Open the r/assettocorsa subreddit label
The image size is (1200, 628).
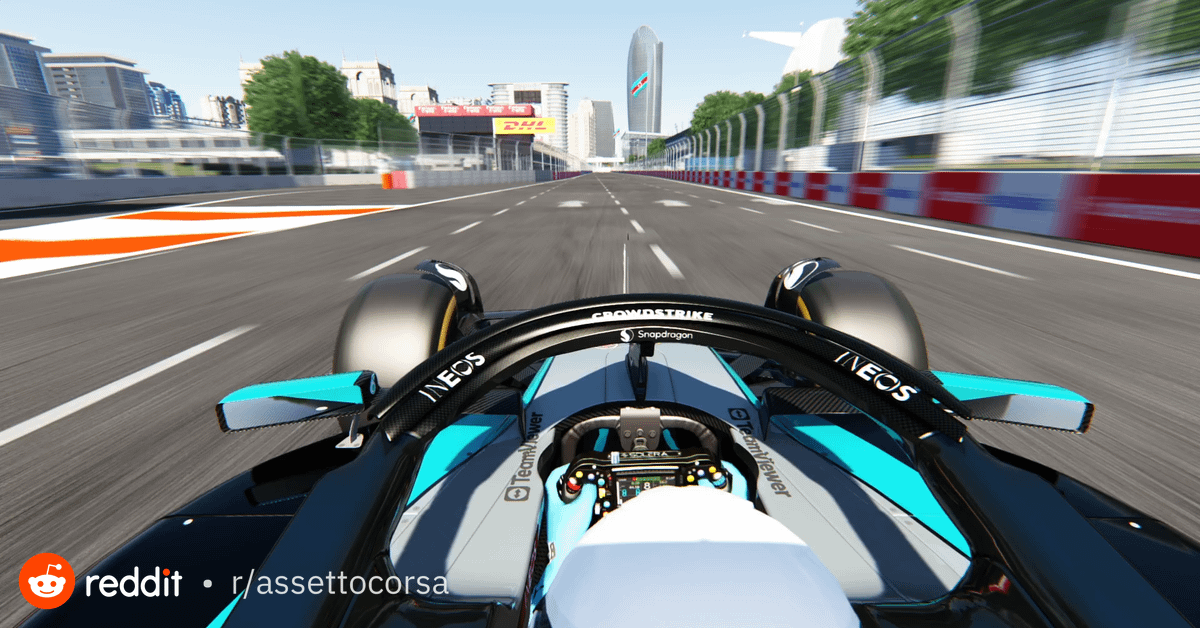coord(338,583)
